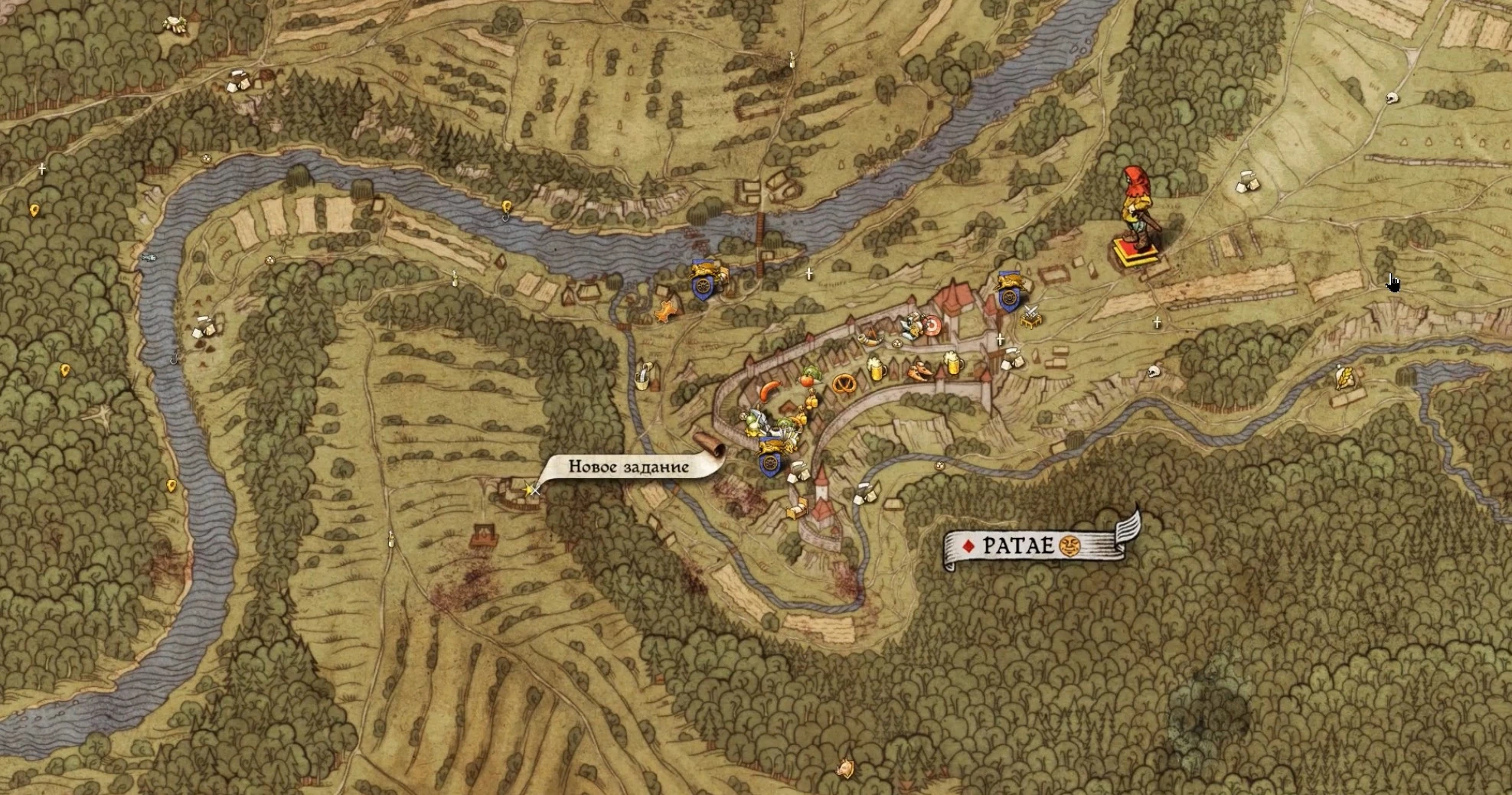Select the fruit and vegetable grocer marker
Image resolution: width=1512 pixels, height=795 pixels.
tap(808, 377)
